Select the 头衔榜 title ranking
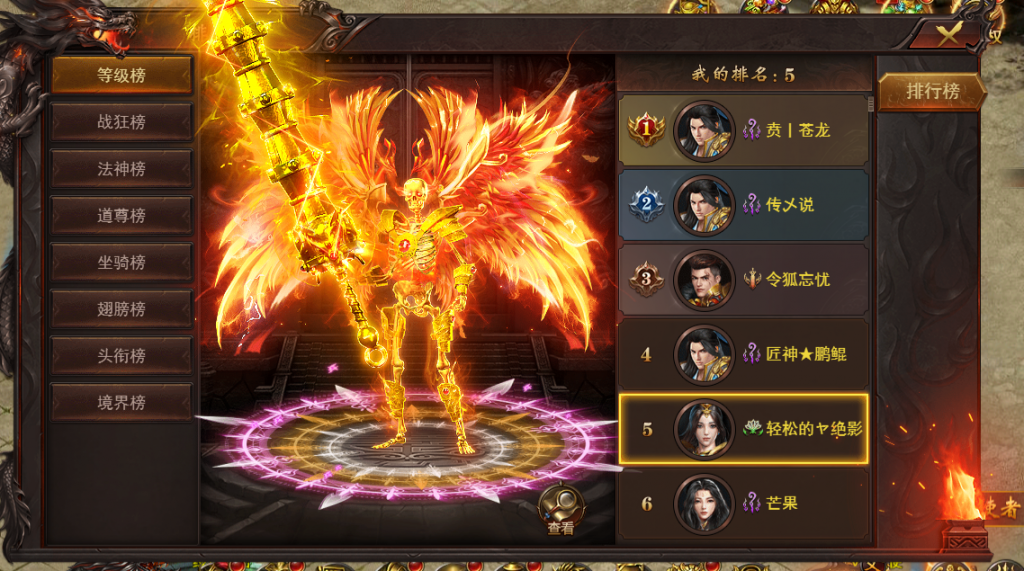 pos(121,356)
